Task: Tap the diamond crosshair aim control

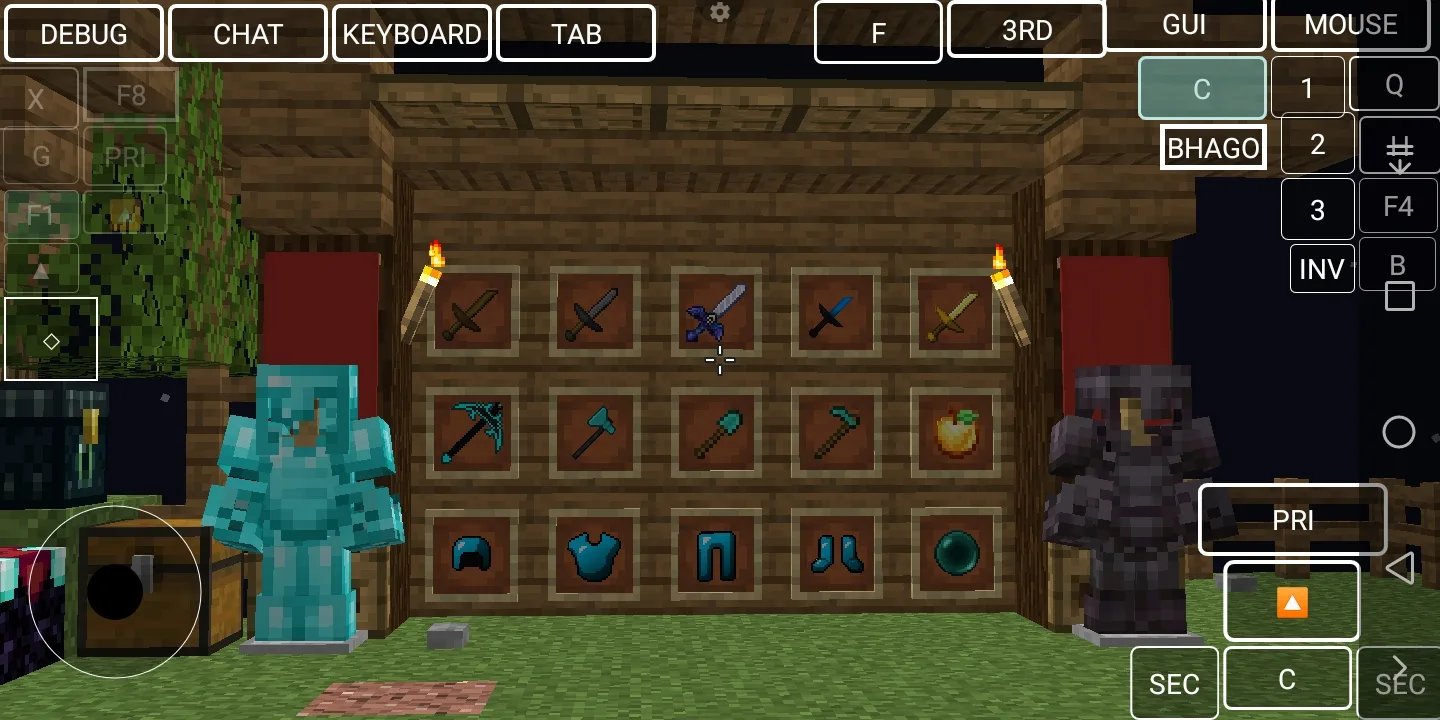Action: (x=51, y=340)
